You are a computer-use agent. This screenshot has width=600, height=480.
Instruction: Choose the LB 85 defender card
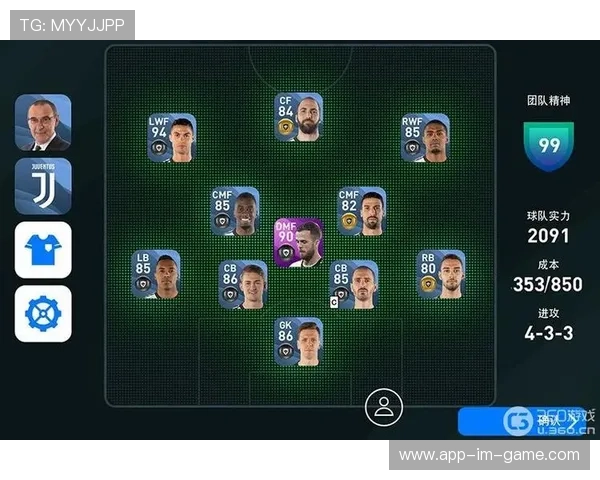[155, 274]
